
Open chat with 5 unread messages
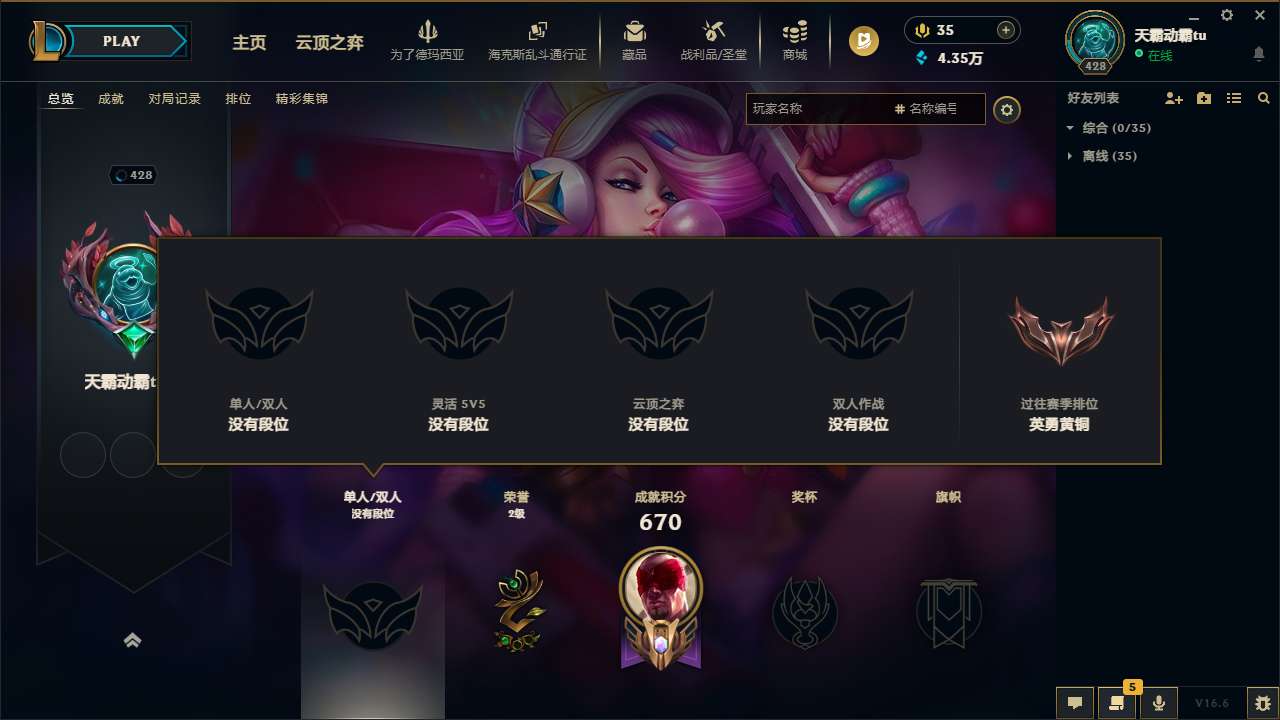click(1117, 703)
